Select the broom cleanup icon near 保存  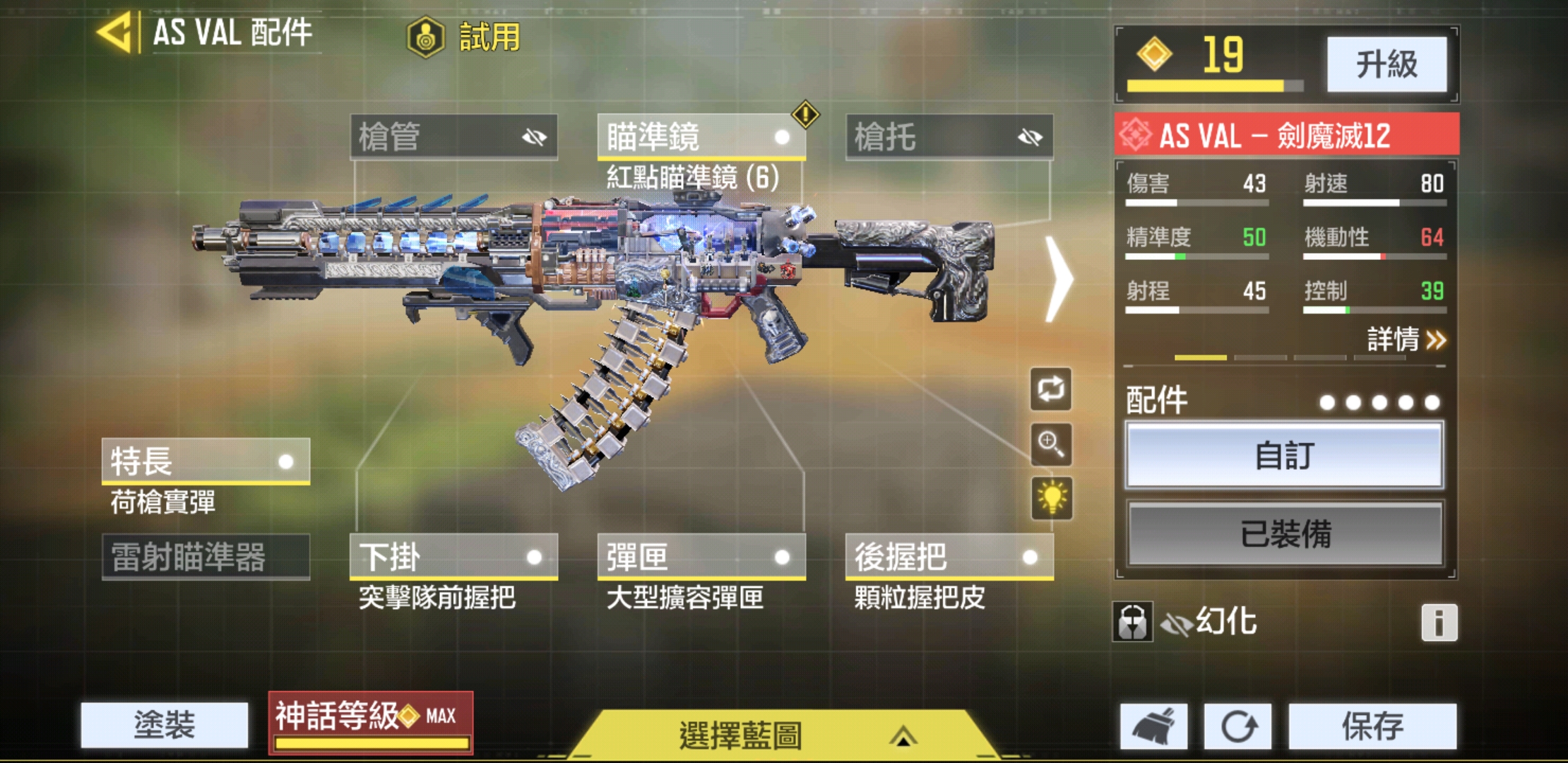click(x=1153, y=726)
